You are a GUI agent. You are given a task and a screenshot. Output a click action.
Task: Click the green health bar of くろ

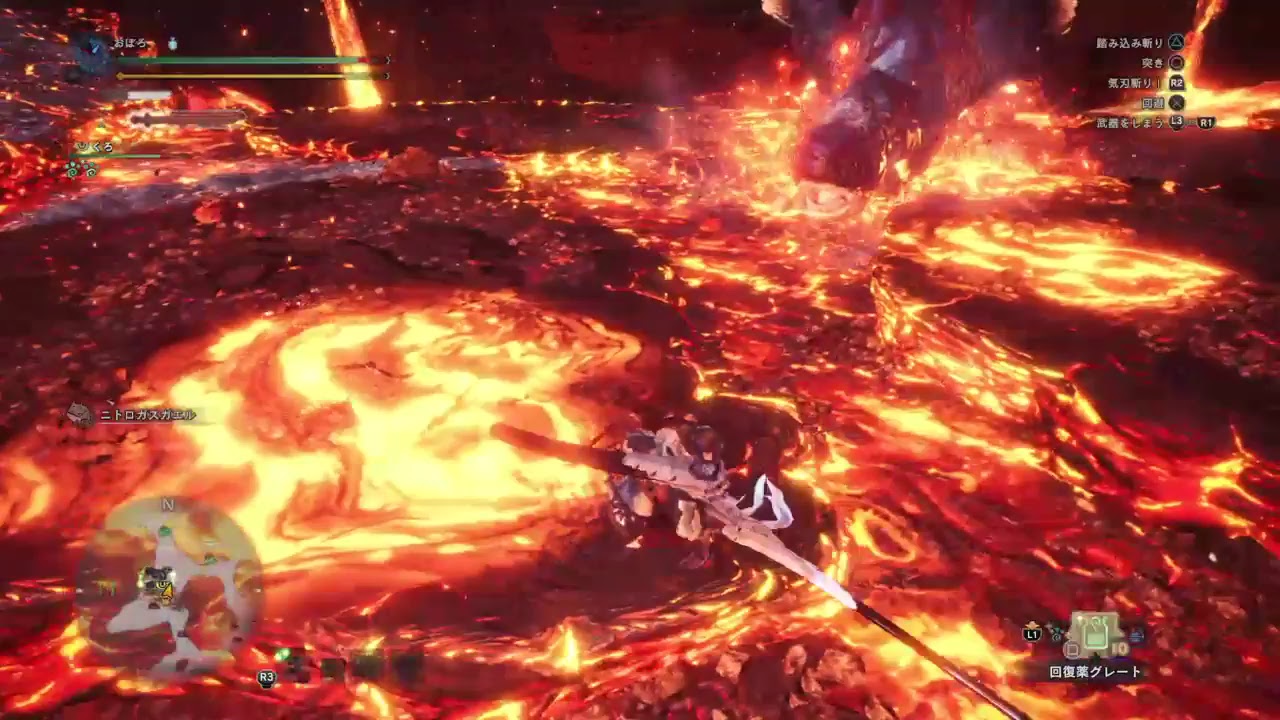click(120, 155)
